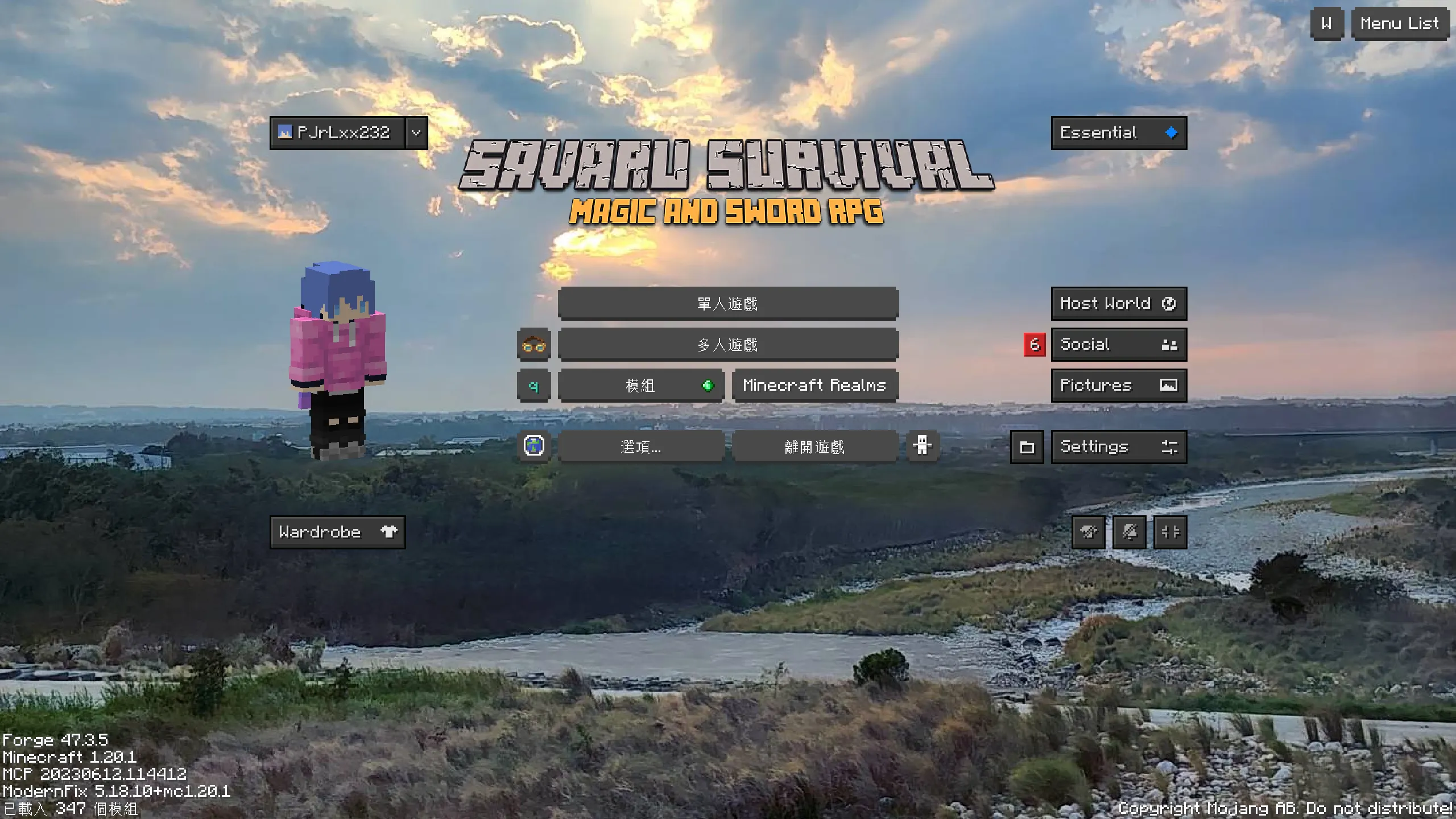Toggle the muted bell icon at bottom right
The height and width of the screenshot is (819, 1456).
(x=1129, y=532)
